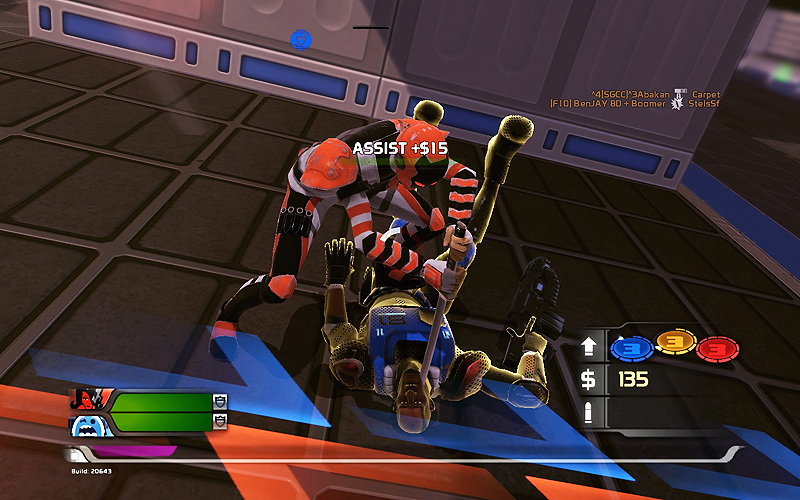Click the bullet ammo icon

[589, 411]
